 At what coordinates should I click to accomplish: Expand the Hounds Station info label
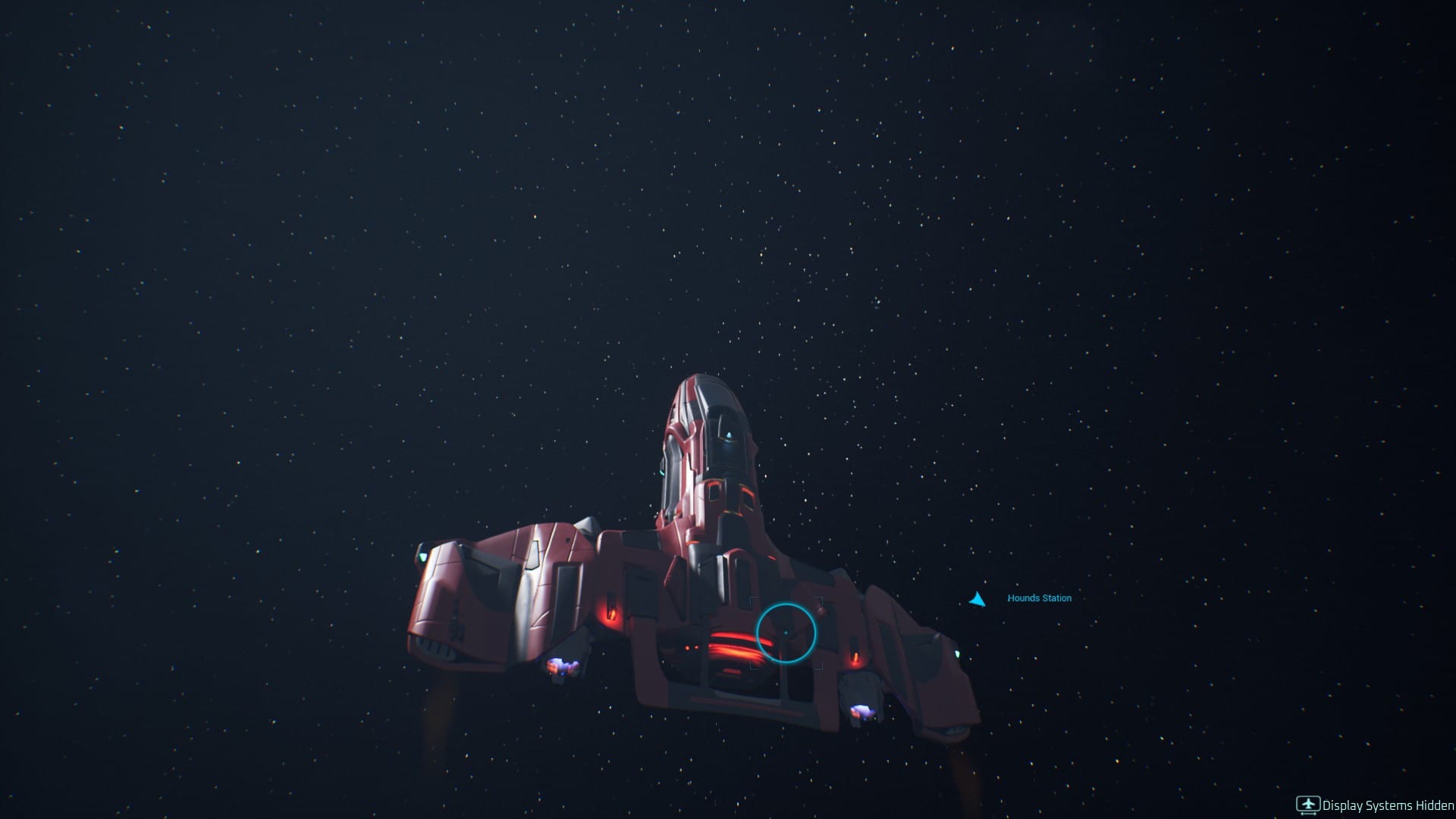click(1039, 599)
